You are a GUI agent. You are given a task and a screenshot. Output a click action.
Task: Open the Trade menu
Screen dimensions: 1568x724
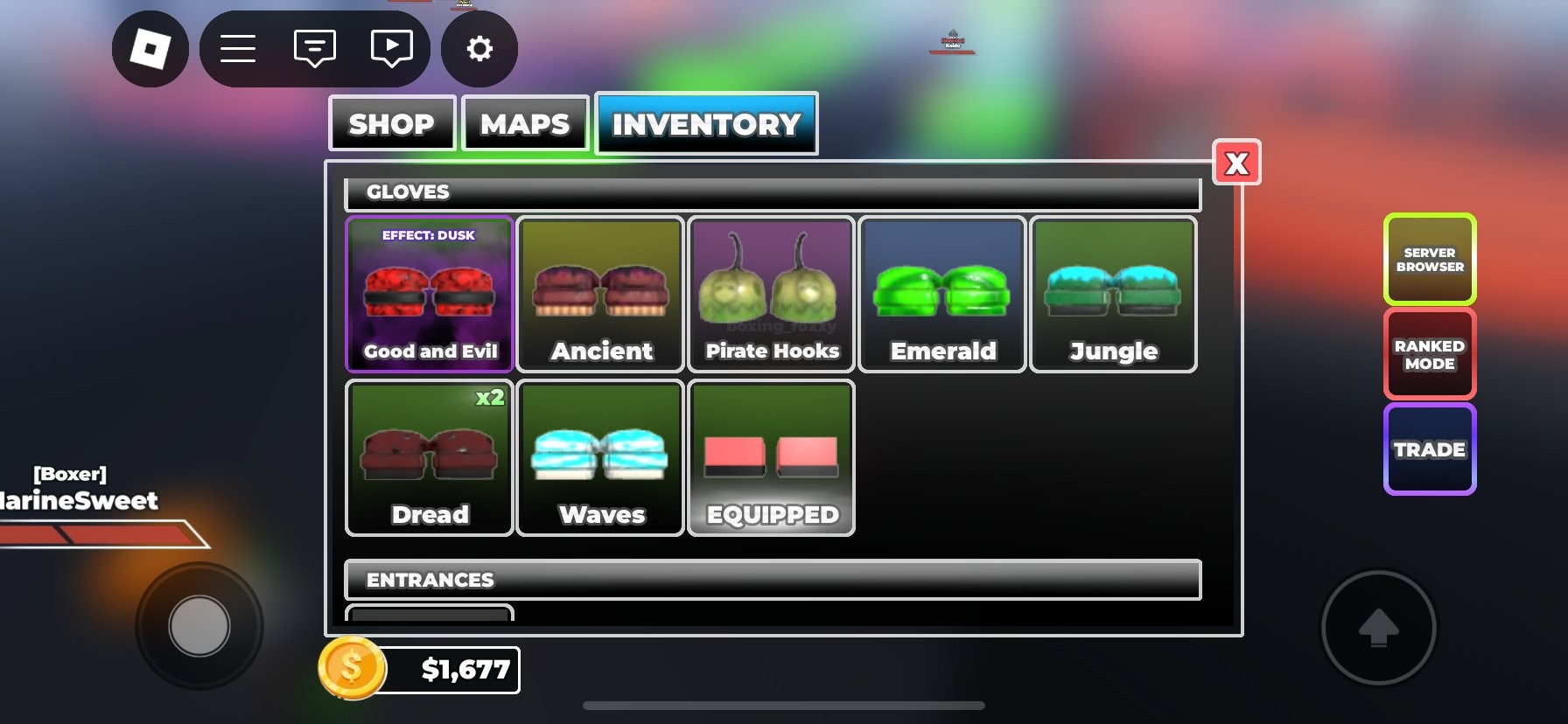(x=1430, y=449)
